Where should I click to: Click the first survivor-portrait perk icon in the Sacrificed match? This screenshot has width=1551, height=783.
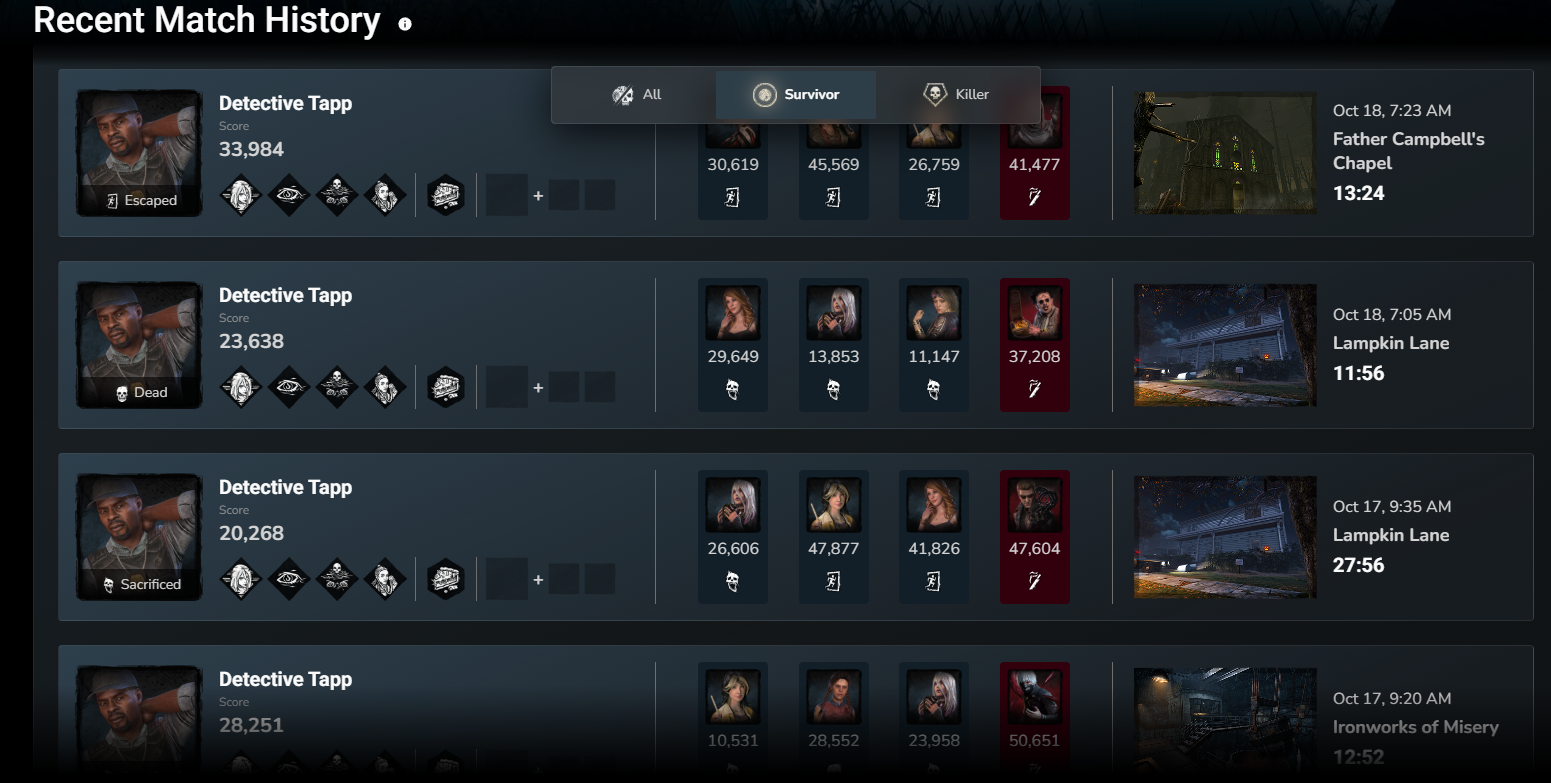(241, 578)
